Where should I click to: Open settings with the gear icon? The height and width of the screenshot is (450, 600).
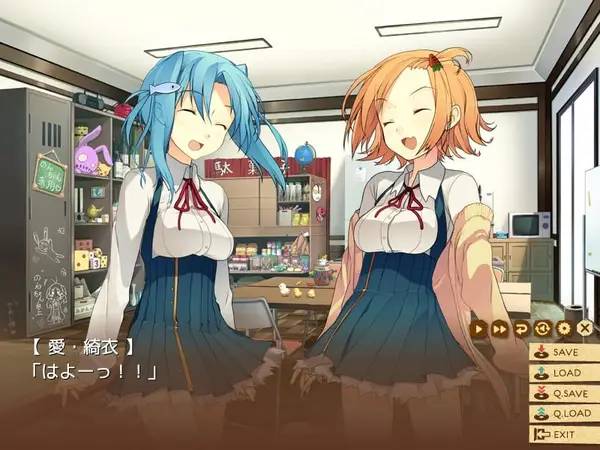[563, 328]
